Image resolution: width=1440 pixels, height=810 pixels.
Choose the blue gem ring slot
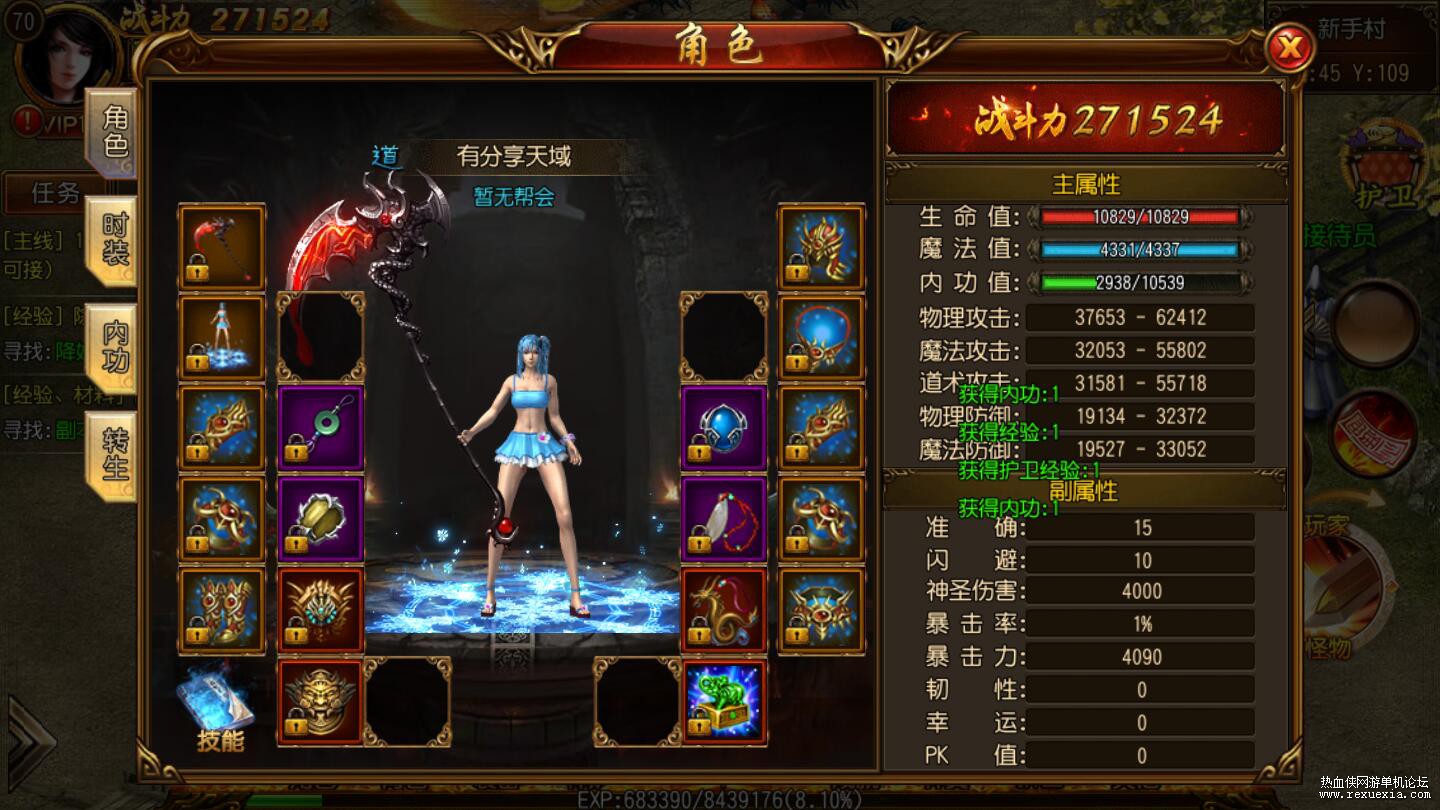click(724, 429)
